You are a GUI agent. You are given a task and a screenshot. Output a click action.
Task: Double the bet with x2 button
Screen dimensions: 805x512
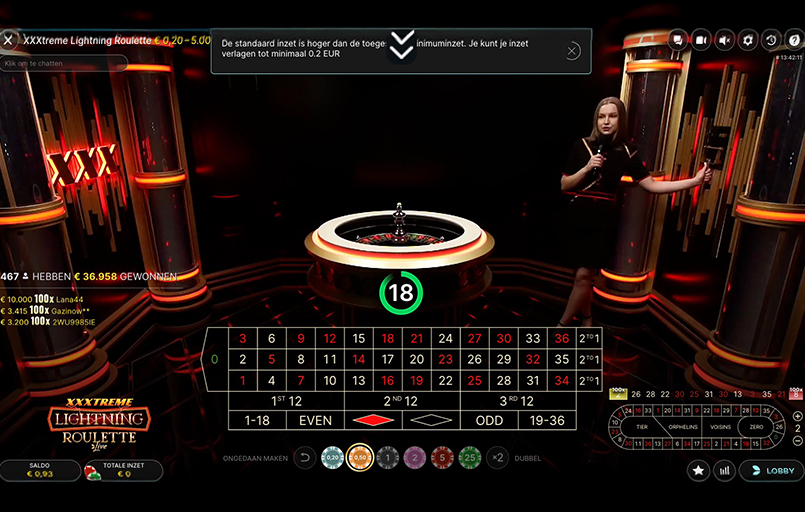[x=497, y=457]
